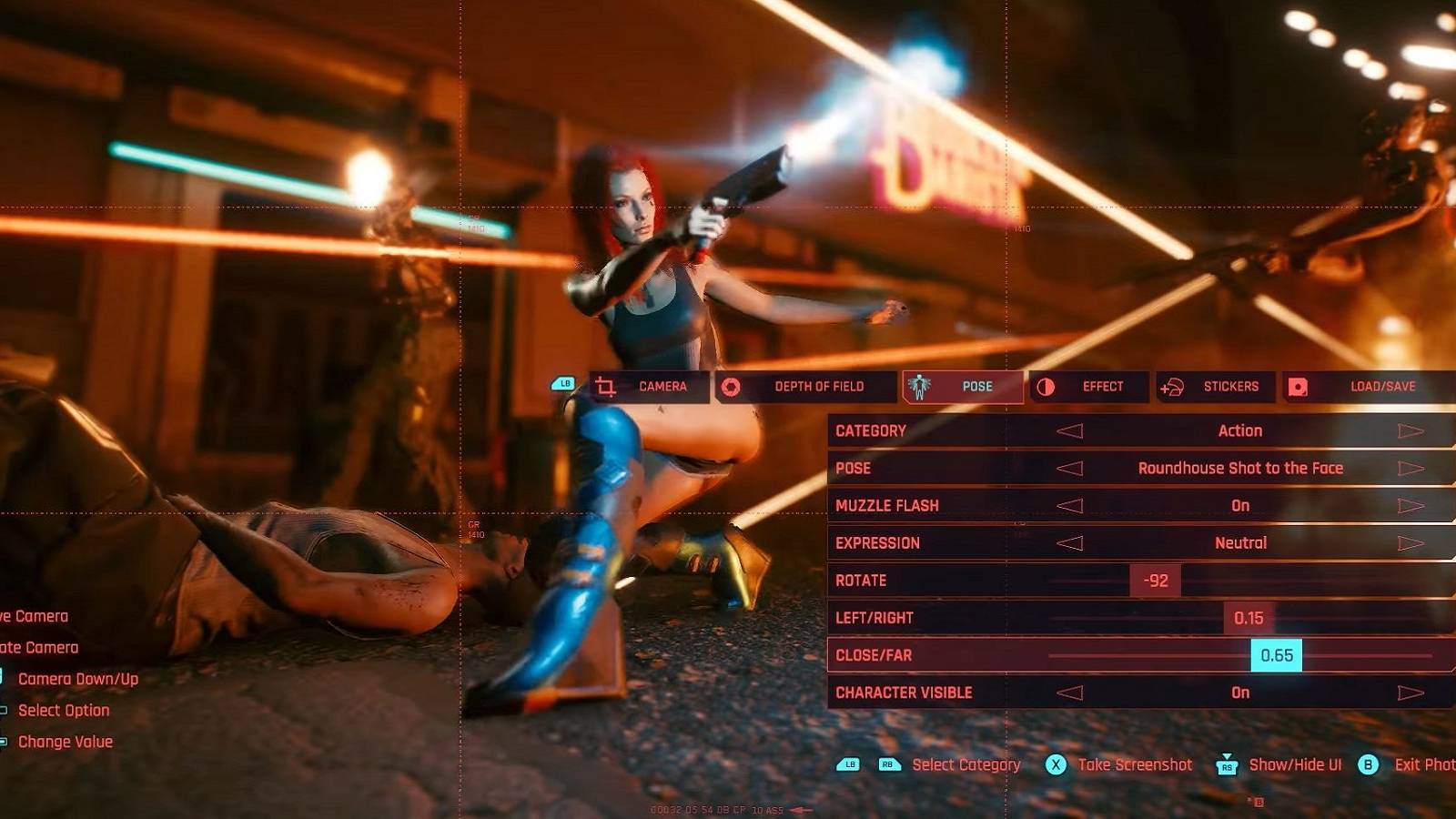This screenshot has height=819, width=1456.
Task: Click the B Exit Photo icon
Action: coord(1367,765)
